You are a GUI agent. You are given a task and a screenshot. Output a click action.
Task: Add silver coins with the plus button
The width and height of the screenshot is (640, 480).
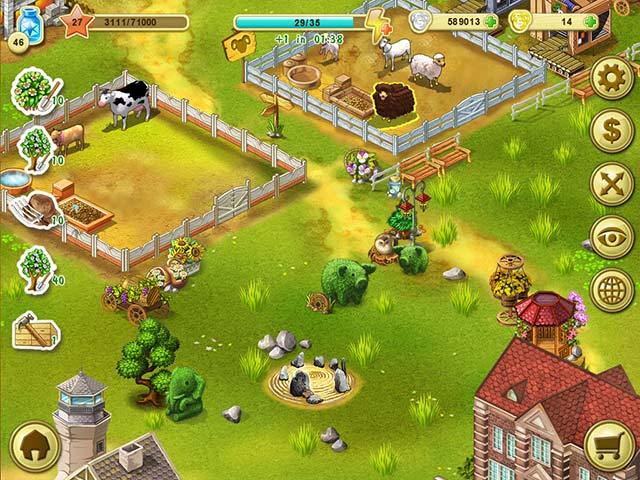(493, 22)
